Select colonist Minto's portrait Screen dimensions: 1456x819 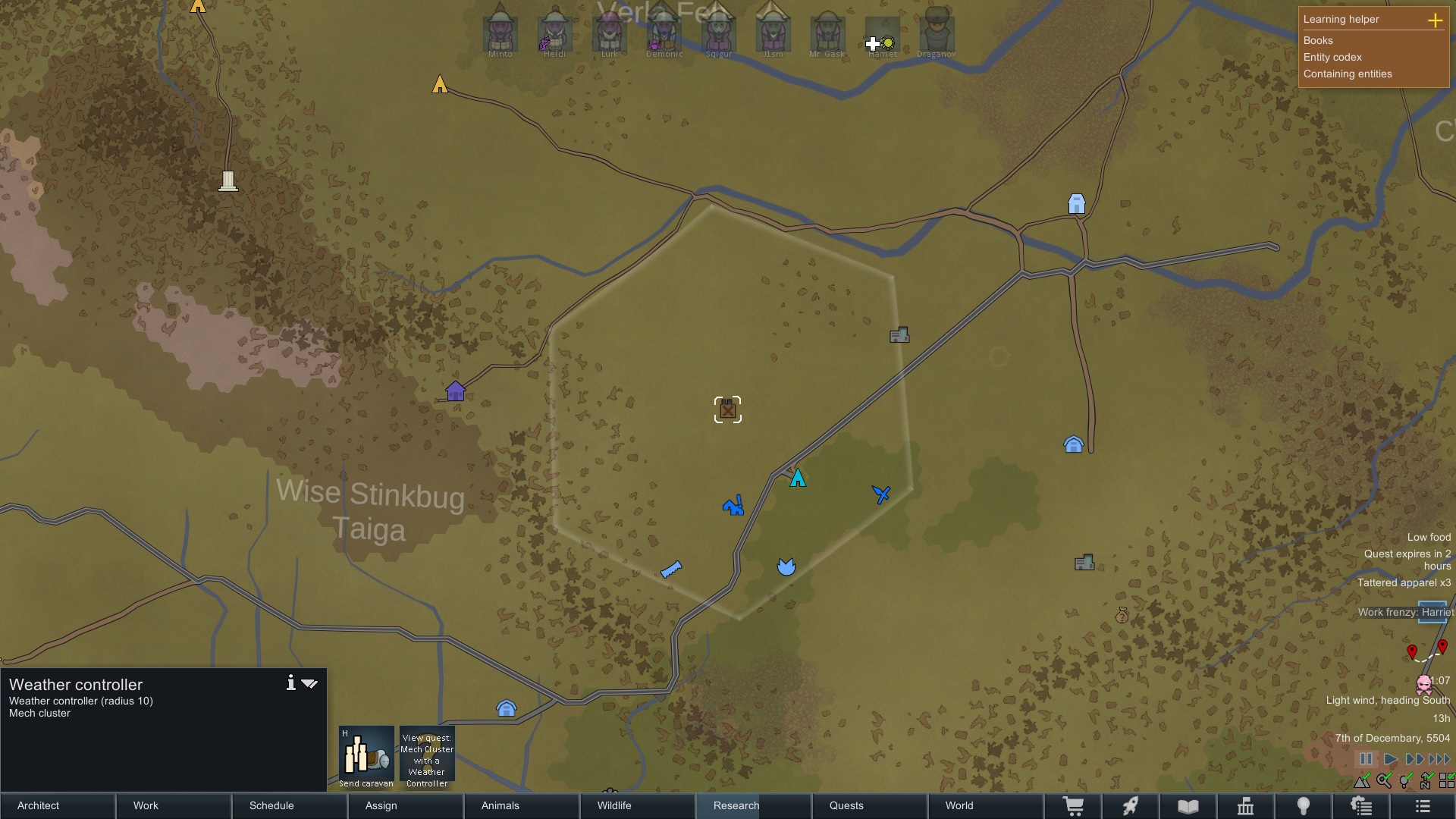(500, 32)
